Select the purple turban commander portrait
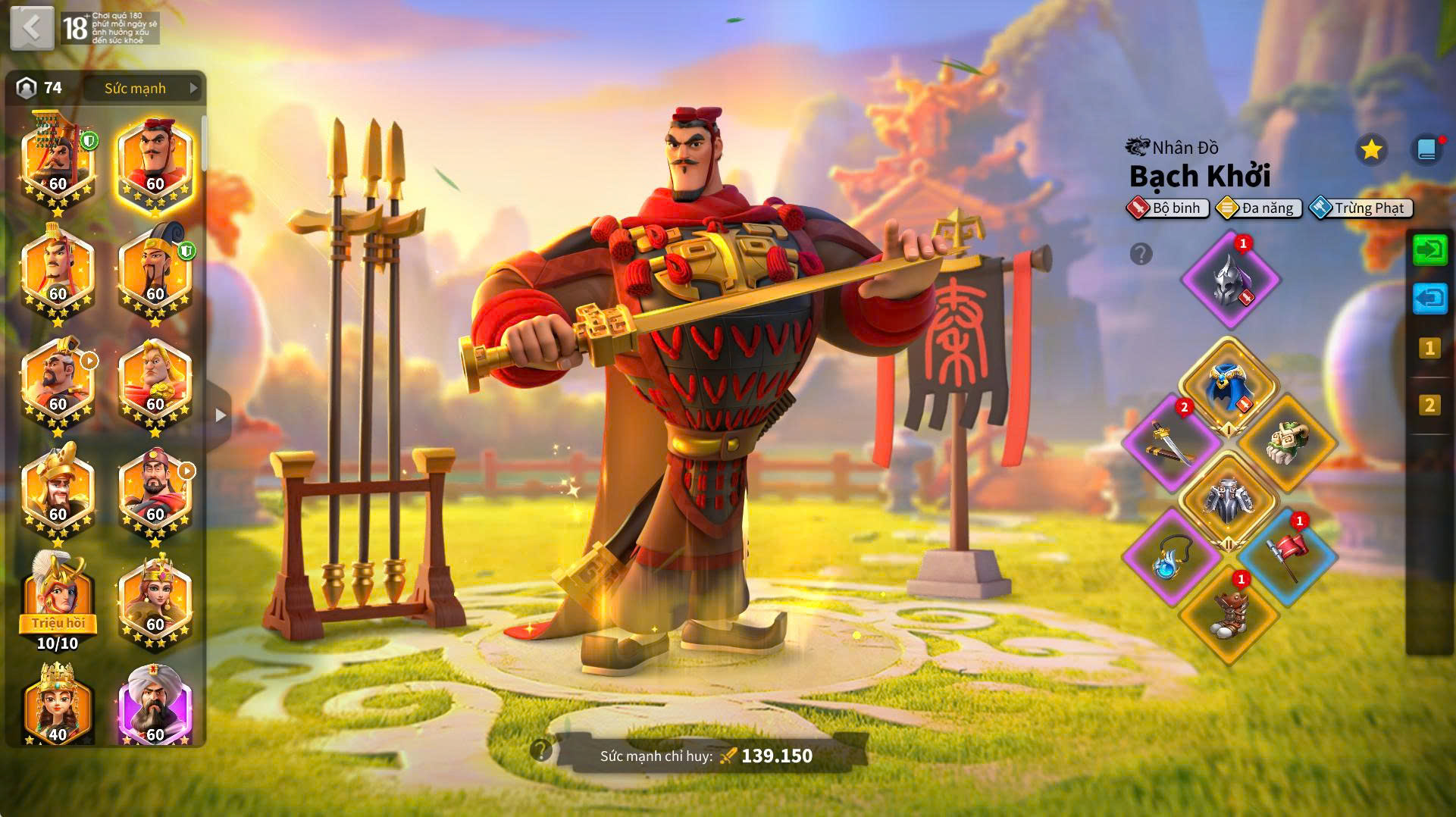The width and height of the screenshot is (1456, 817). tap(155, 703)
